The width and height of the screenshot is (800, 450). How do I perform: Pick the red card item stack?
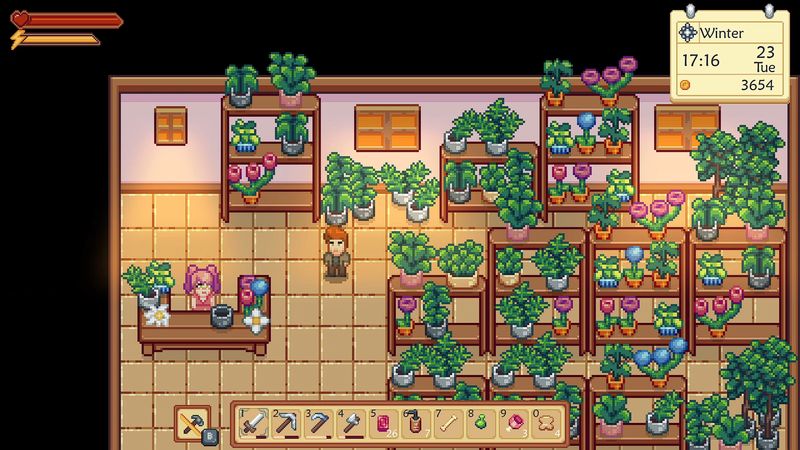tap(384, 424)
